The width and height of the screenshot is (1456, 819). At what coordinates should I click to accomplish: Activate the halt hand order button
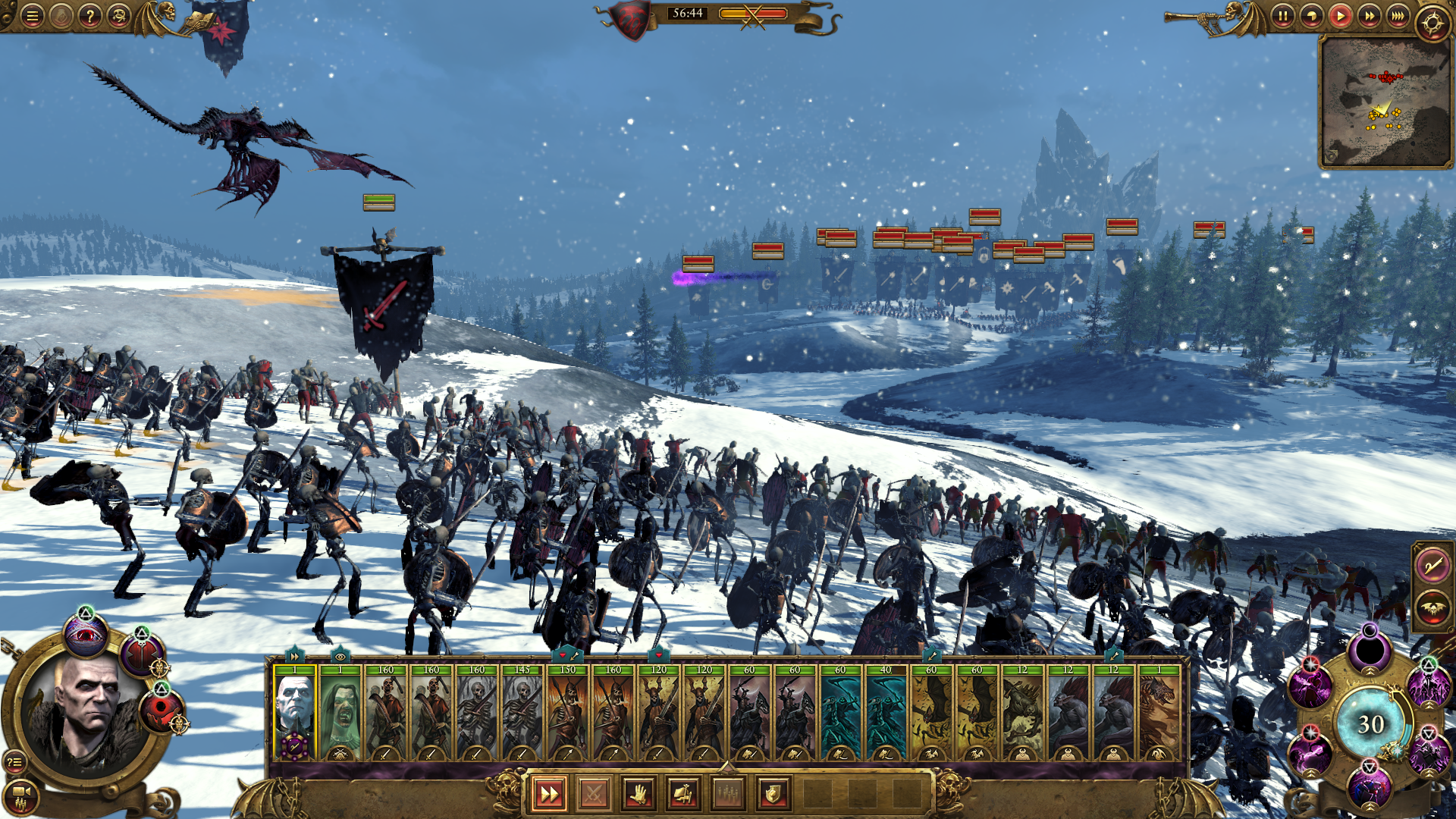(639, 794)
